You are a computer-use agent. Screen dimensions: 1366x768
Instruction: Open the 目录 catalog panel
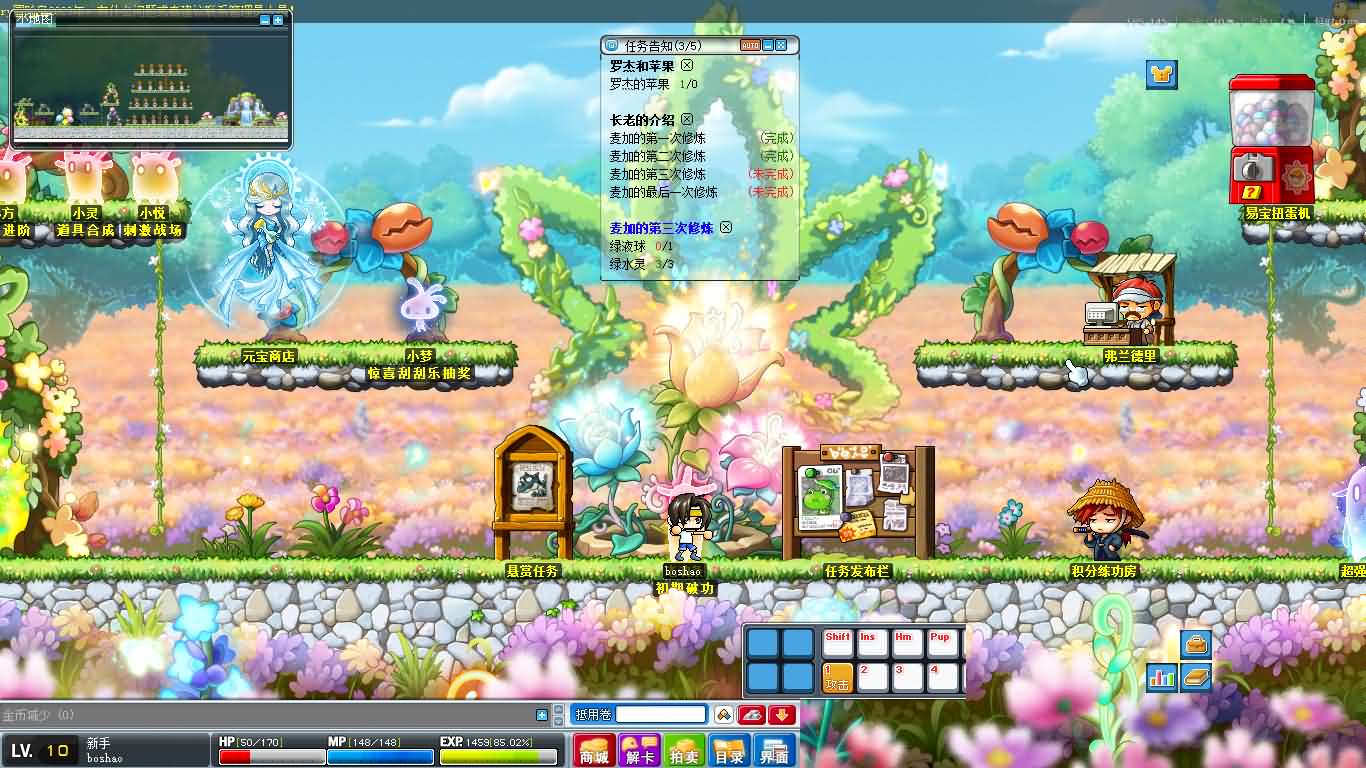(730, 751)
